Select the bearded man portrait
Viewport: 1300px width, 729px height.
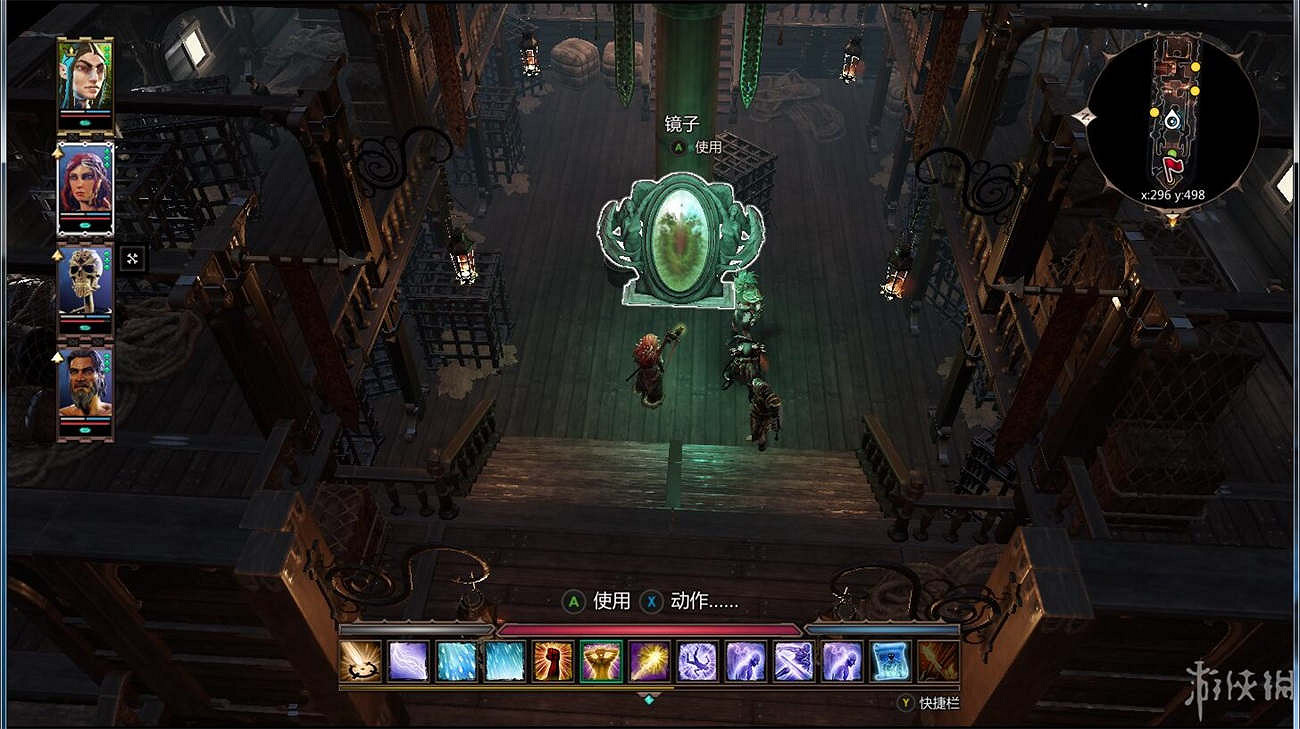[85, 382]
